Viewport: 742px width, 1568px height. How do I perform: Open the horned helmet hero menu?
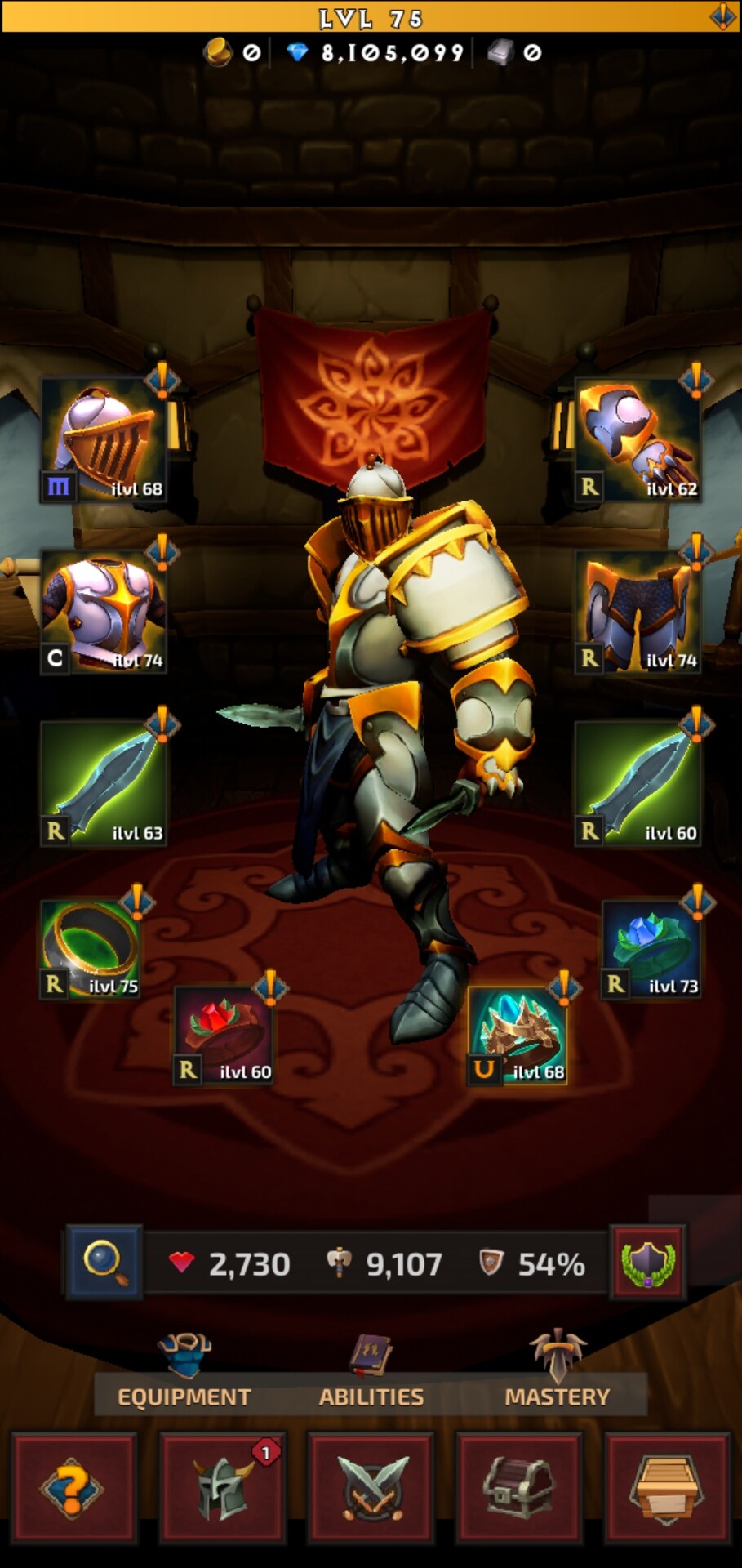pos(222,1488)
